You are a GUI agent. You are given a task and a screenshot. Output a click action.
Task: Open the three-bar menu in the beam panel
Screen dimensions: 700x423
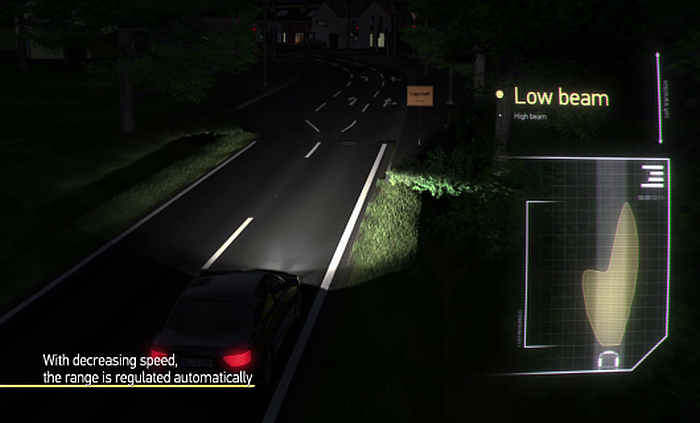click(x=651, y=177)
